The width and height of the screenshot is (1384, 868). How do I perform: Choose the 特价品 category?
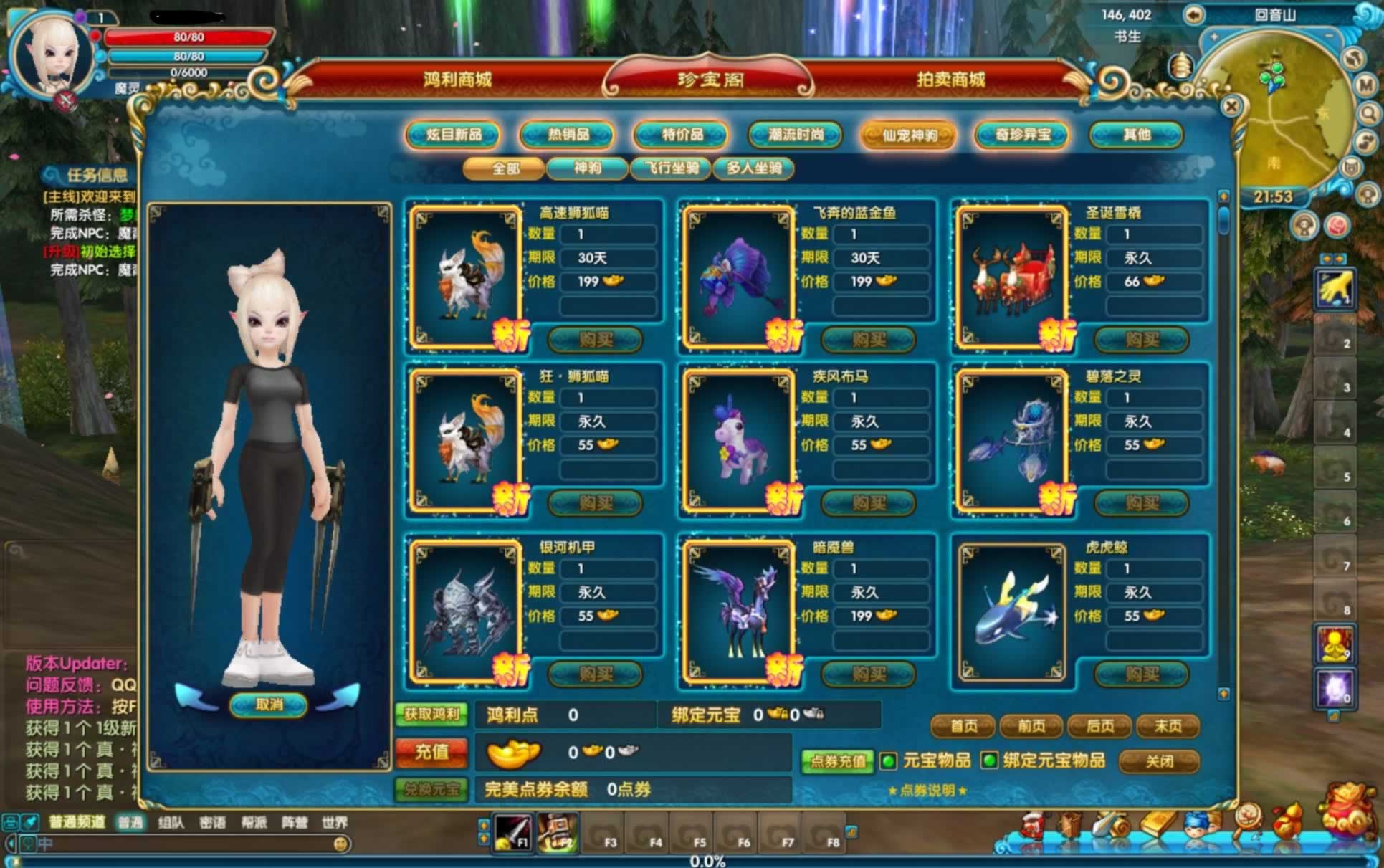tap(682, 135)
